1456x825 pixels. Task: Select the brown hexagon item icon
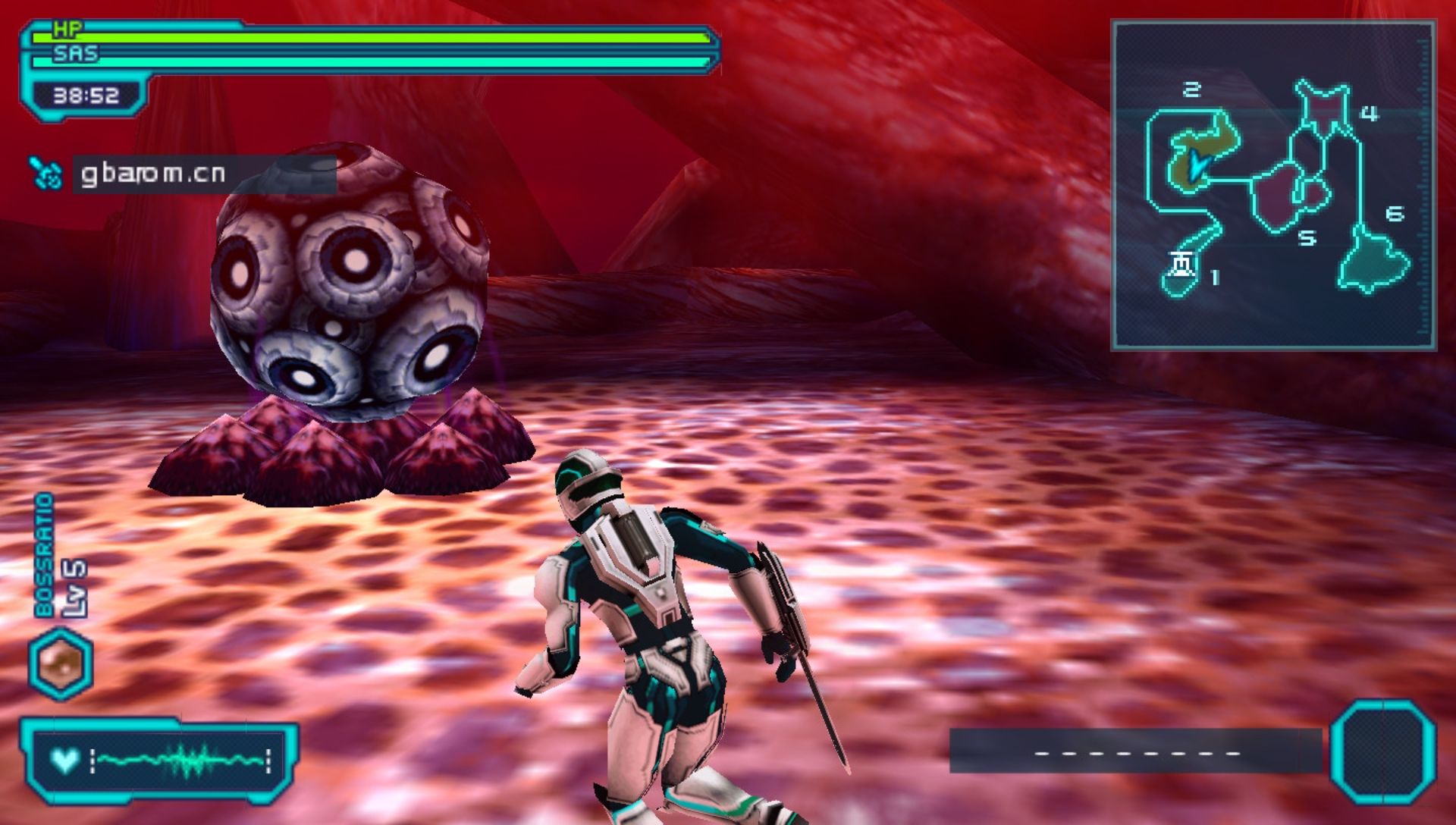coord(61,663)
